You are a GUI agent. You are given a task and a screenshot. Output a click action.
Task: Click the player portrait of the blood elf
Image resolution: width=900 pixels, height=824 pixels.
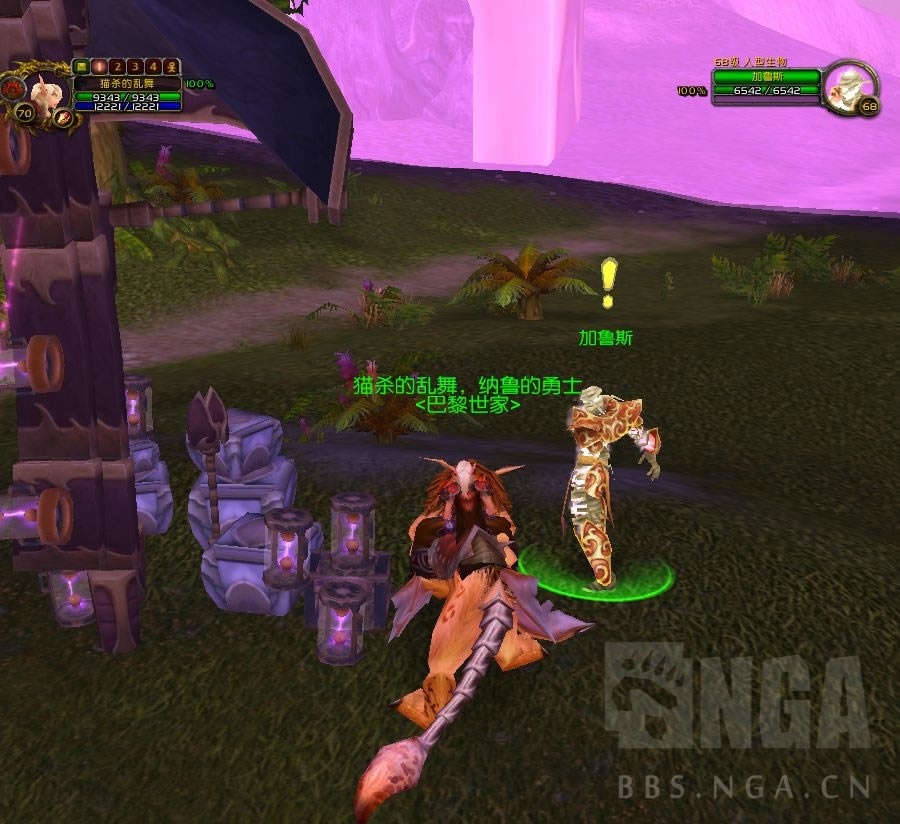pos(44,92)
